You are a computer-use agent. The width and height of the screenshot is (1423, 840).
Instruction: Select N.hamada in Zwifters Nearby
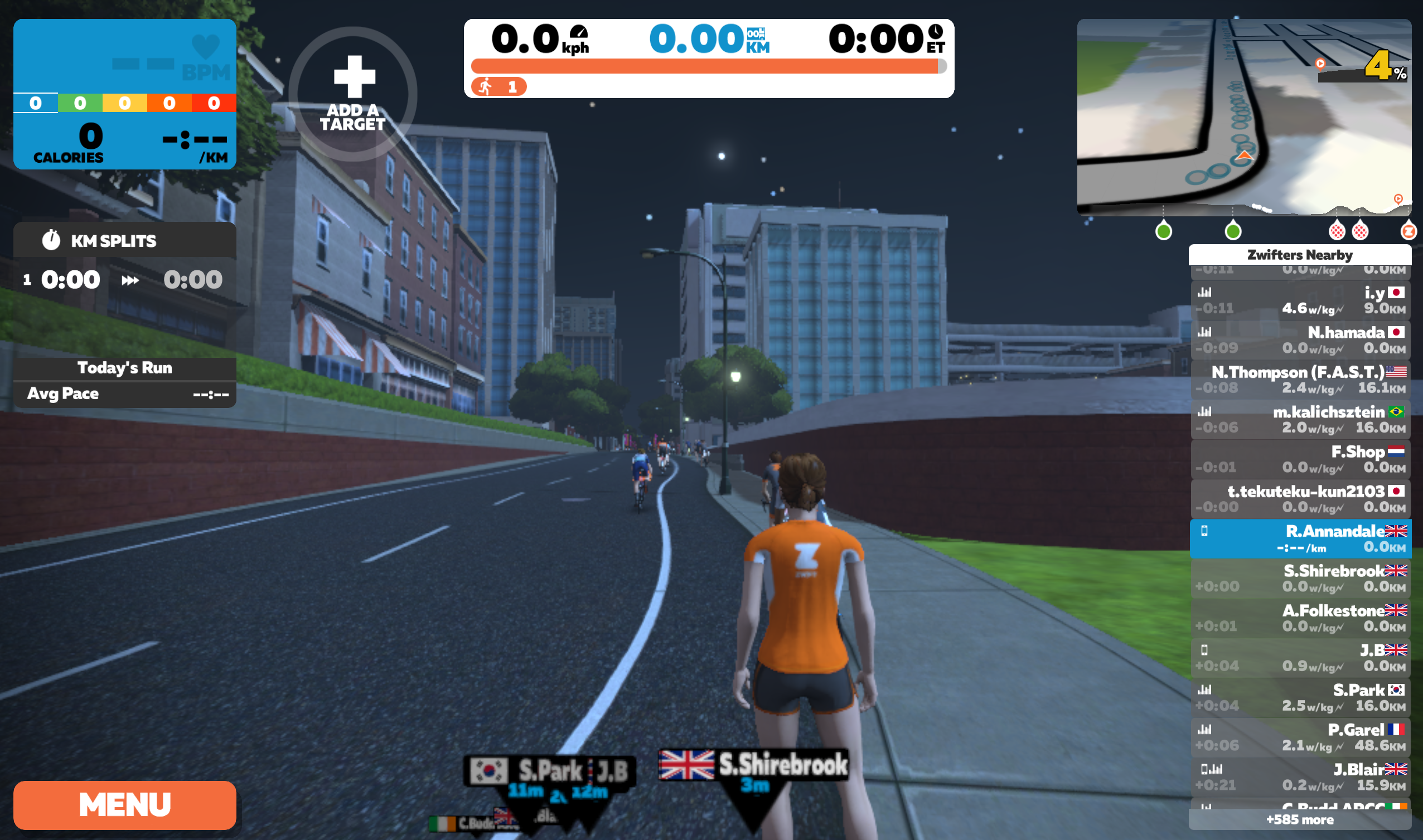(1300, 339)
